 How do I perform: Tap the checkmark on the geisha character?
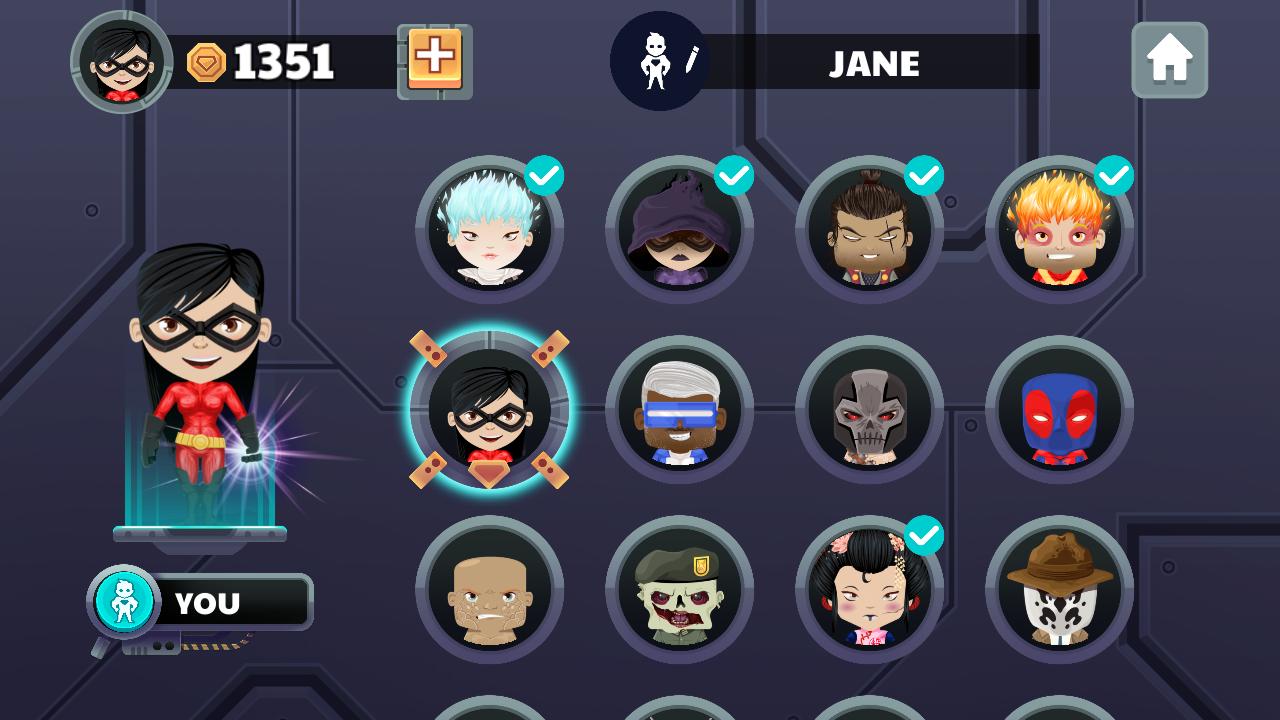pos(925,537)
